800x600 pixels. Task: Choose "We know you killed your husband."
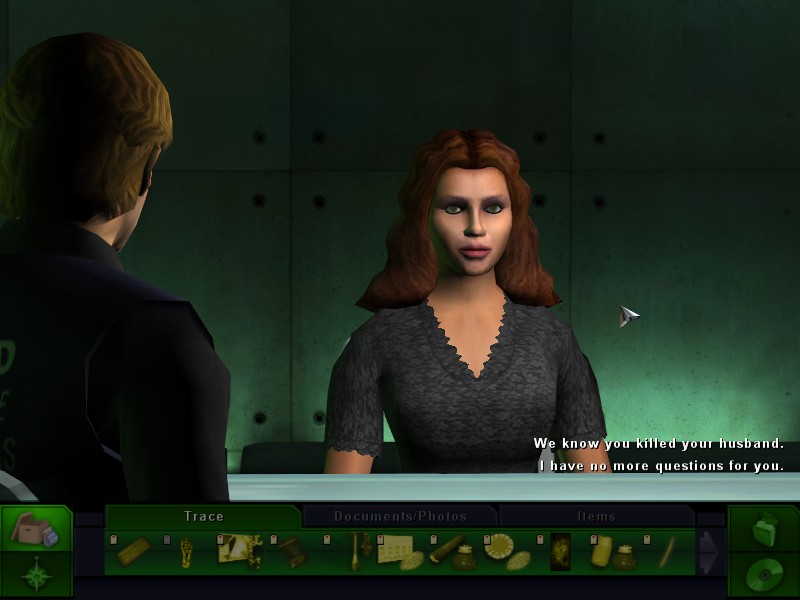click(x=658, y=444)
